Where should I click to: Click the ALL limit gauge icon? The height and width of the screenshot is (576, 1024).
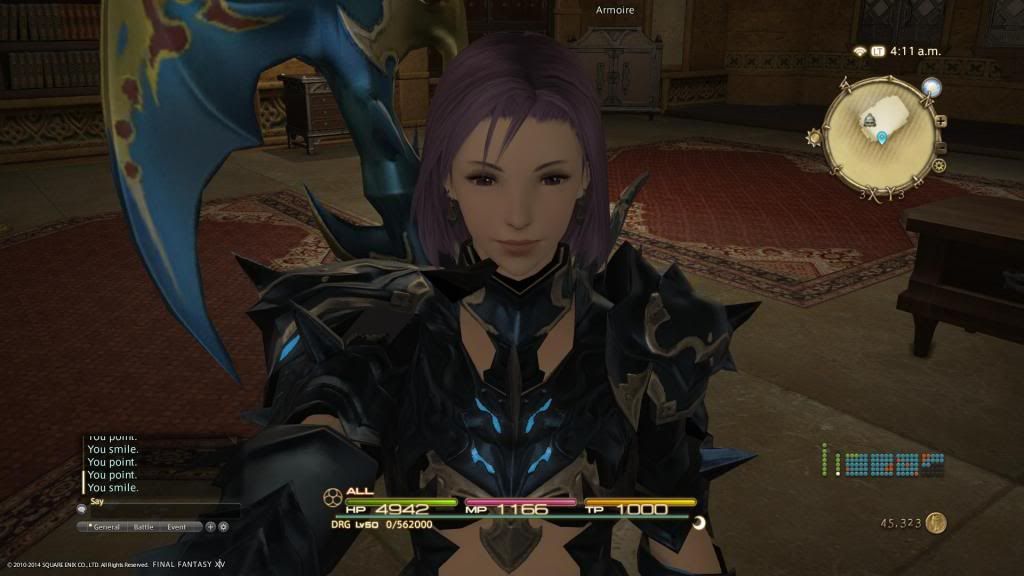point(332,496)
